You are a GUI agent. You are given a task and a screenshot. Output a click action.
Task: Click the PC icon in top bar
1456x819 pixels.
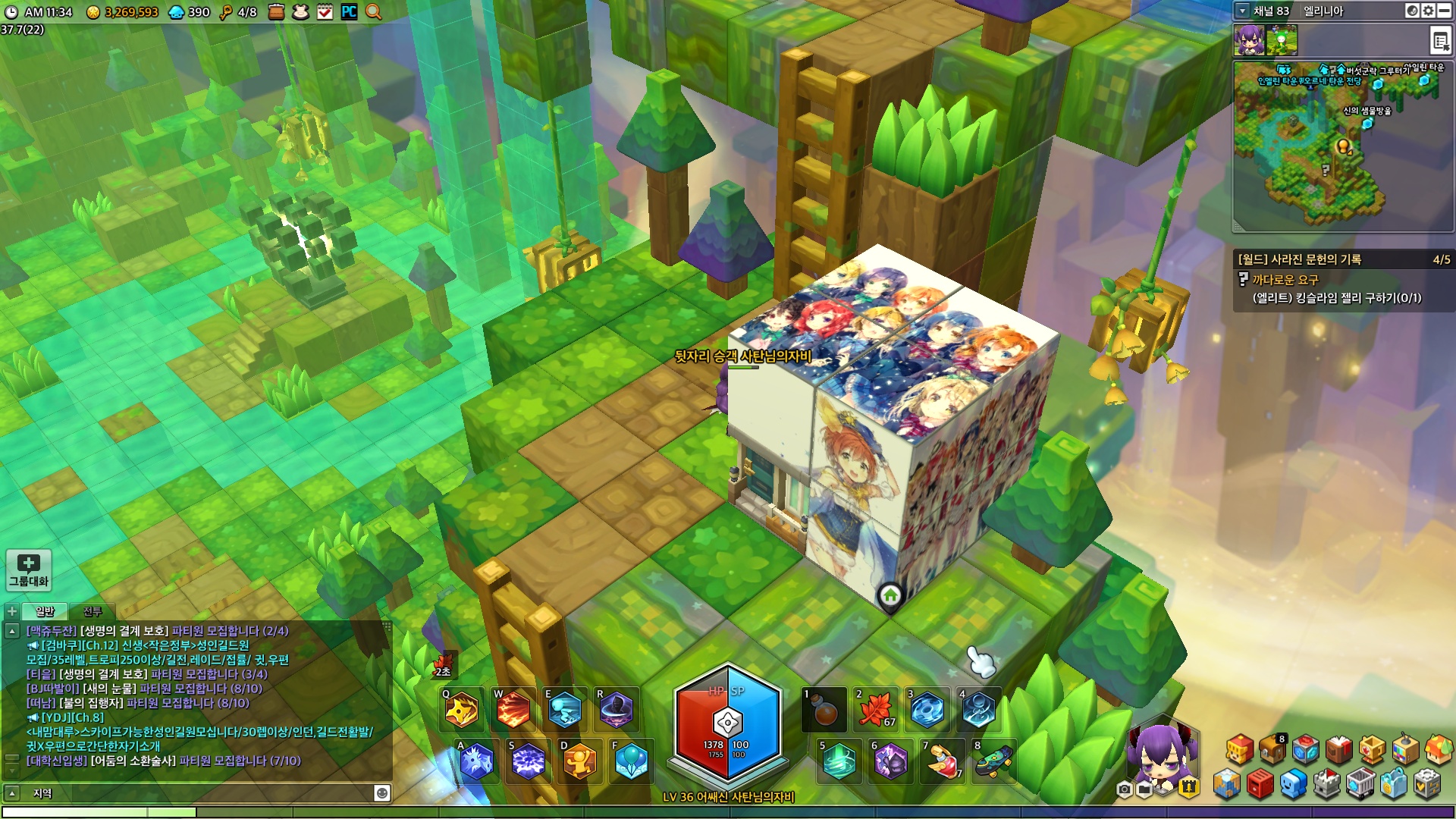coord(349,12)
